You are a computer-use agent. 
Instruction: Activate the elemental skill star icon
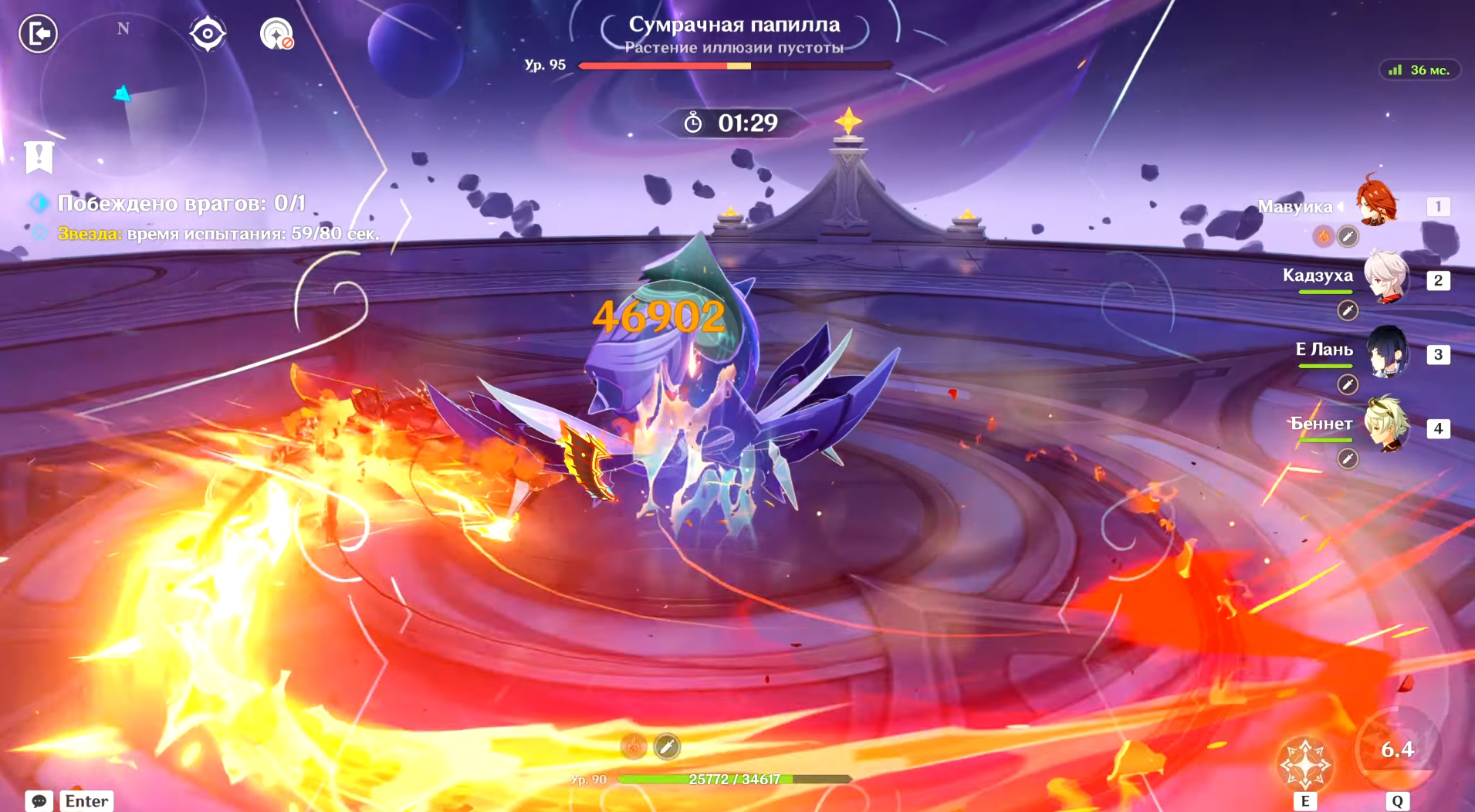[x=1304, y=763]
